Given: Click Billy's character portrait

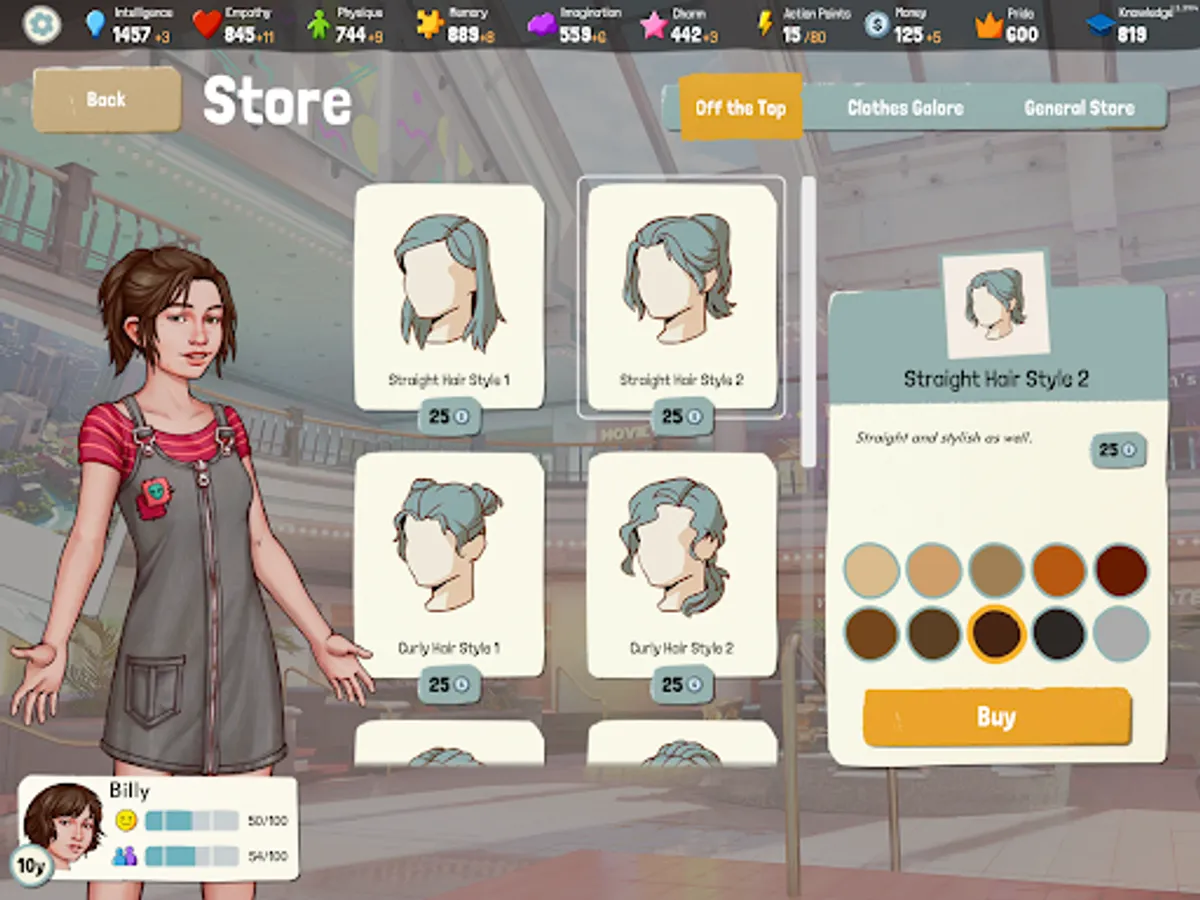Looking at the screenshot, I should [x=63, y=826].
